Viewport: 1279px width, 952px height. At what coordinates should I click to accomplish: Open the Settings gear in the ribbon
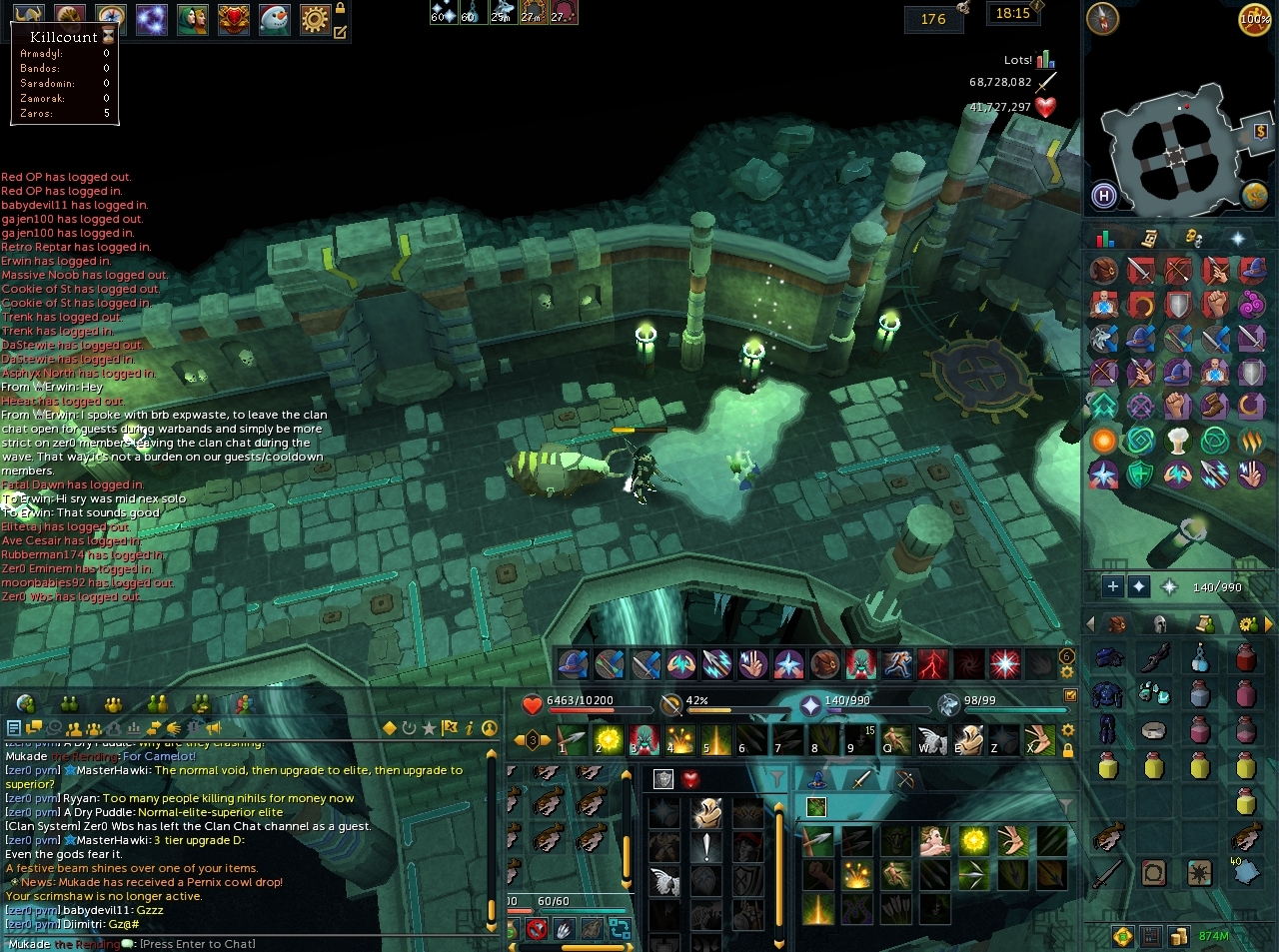(x=315, y=18)
